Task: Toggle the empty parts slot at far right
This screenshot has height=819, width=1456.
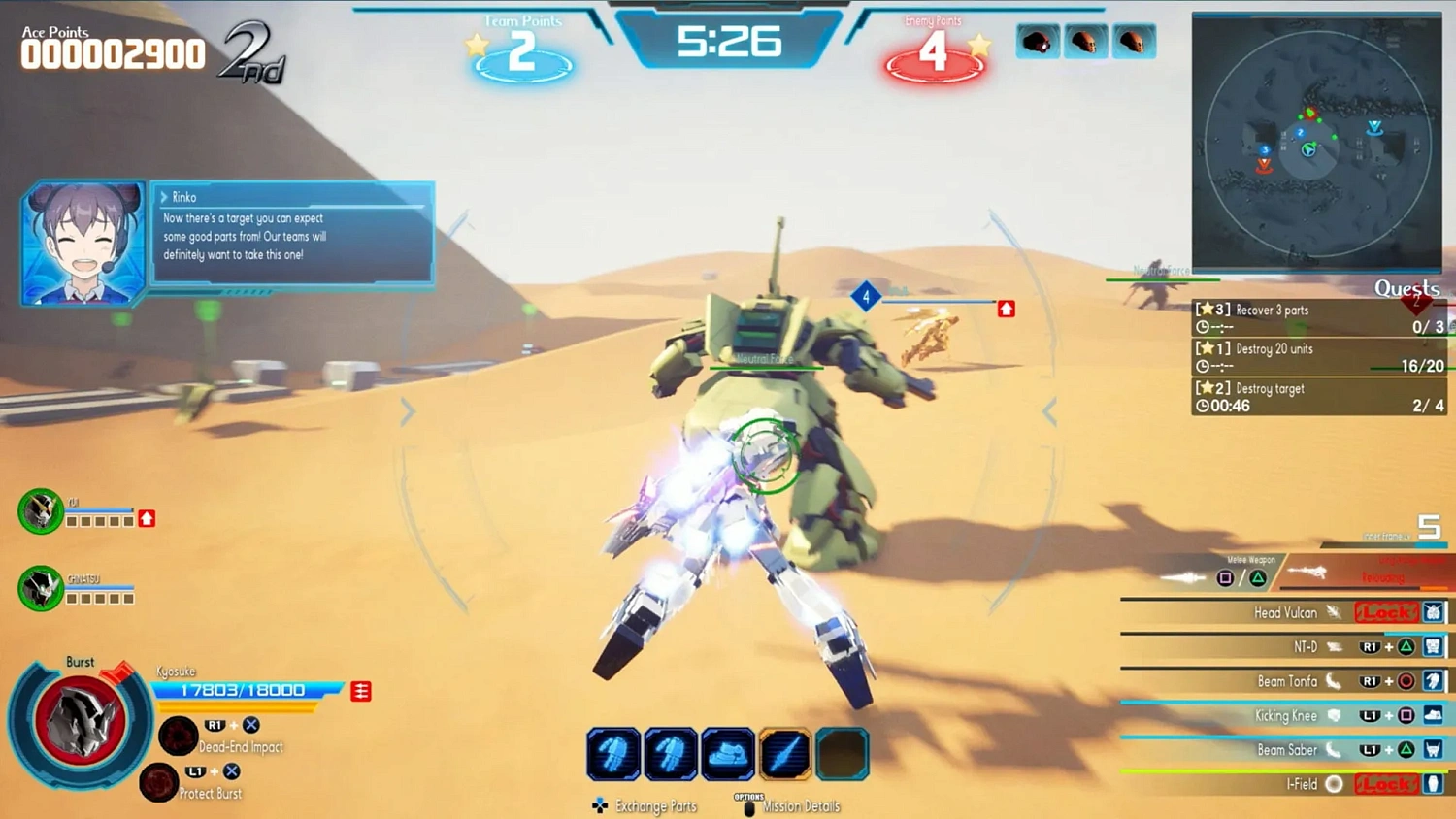Action: [x=843, y=752]
